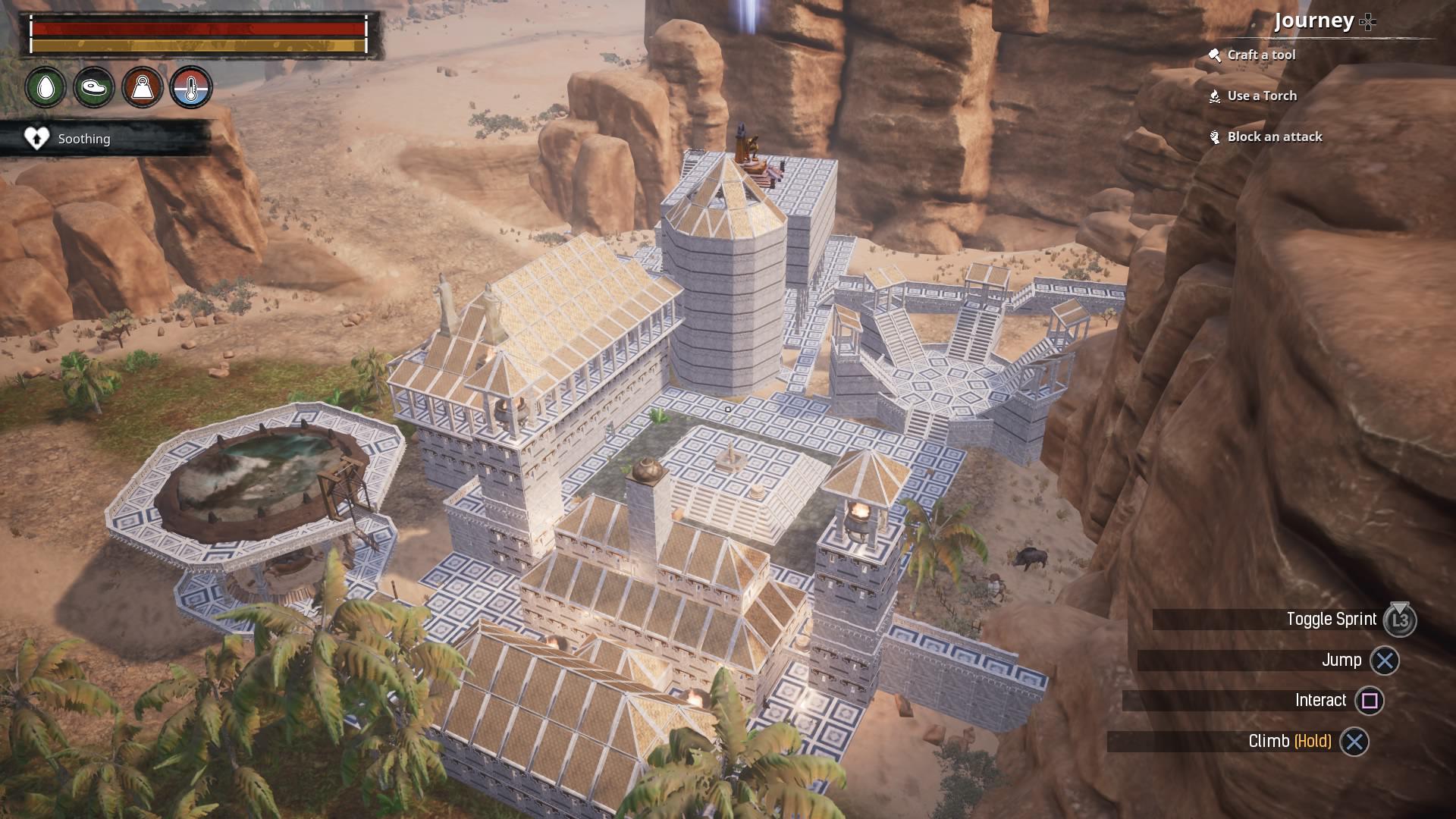
Task: Click the Block an attack objective text
Action: pyautogui.click(x=1275, y=136)
